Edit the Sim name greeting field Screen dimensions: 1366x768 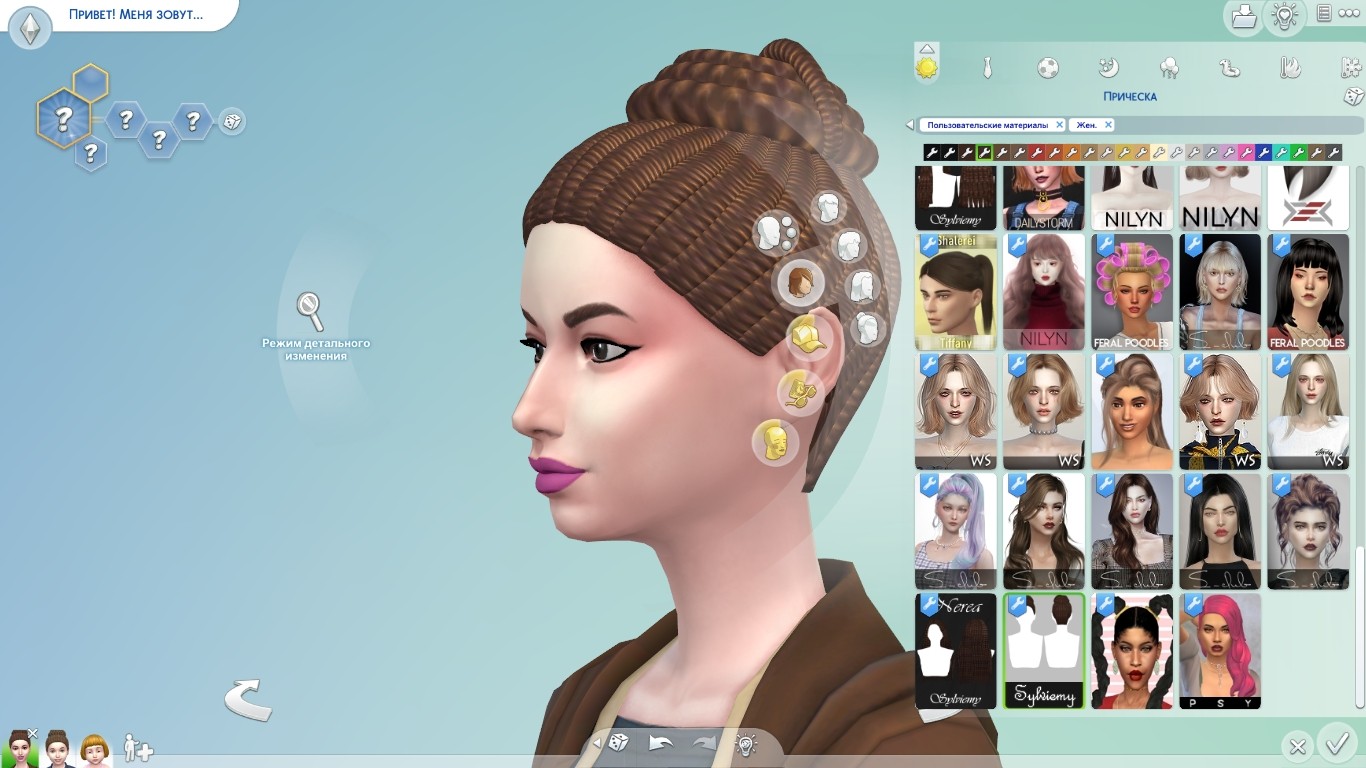135,15
